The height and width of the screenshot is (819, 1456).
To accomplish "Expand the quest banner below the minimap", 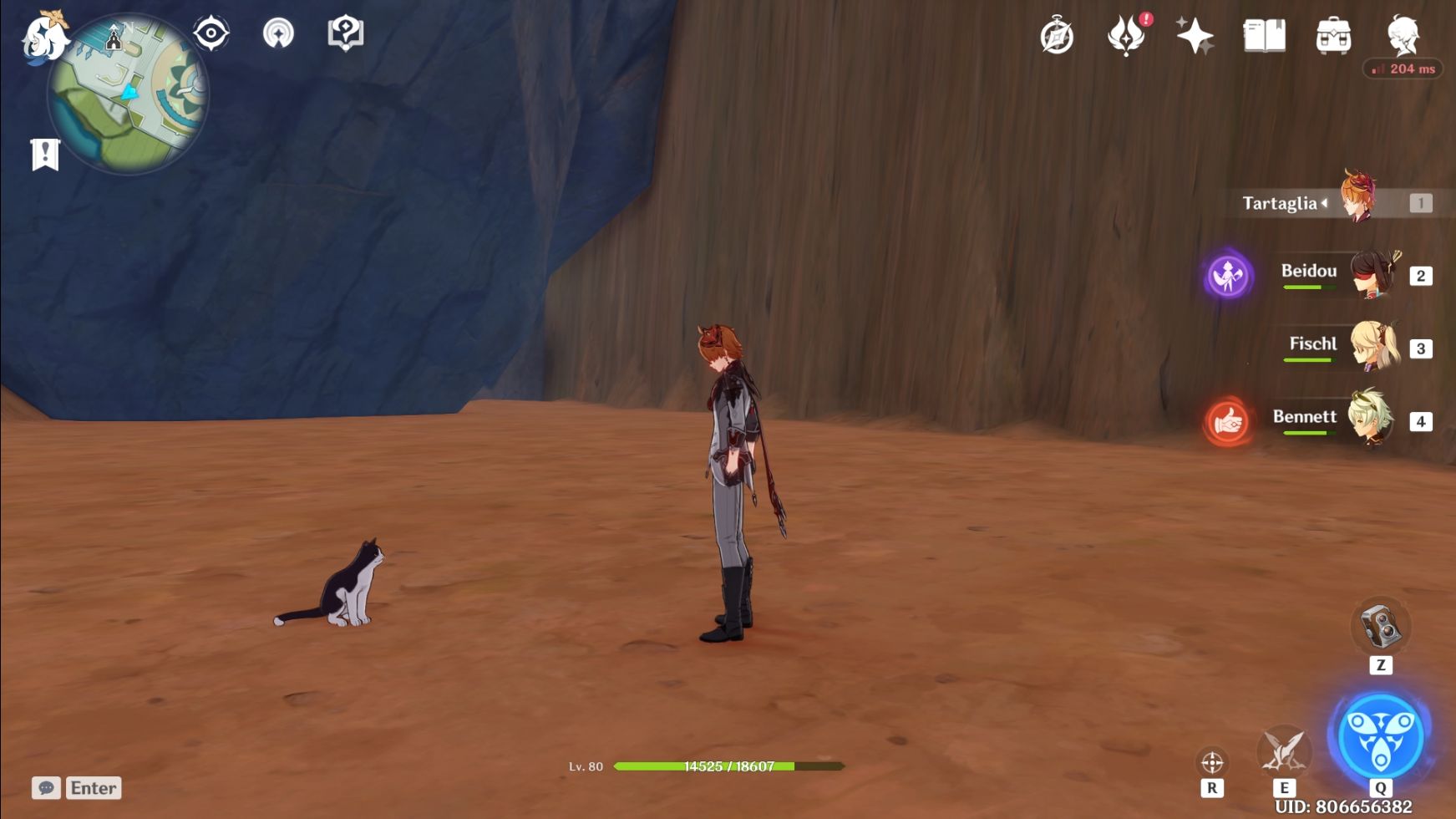I will point(46,154).
